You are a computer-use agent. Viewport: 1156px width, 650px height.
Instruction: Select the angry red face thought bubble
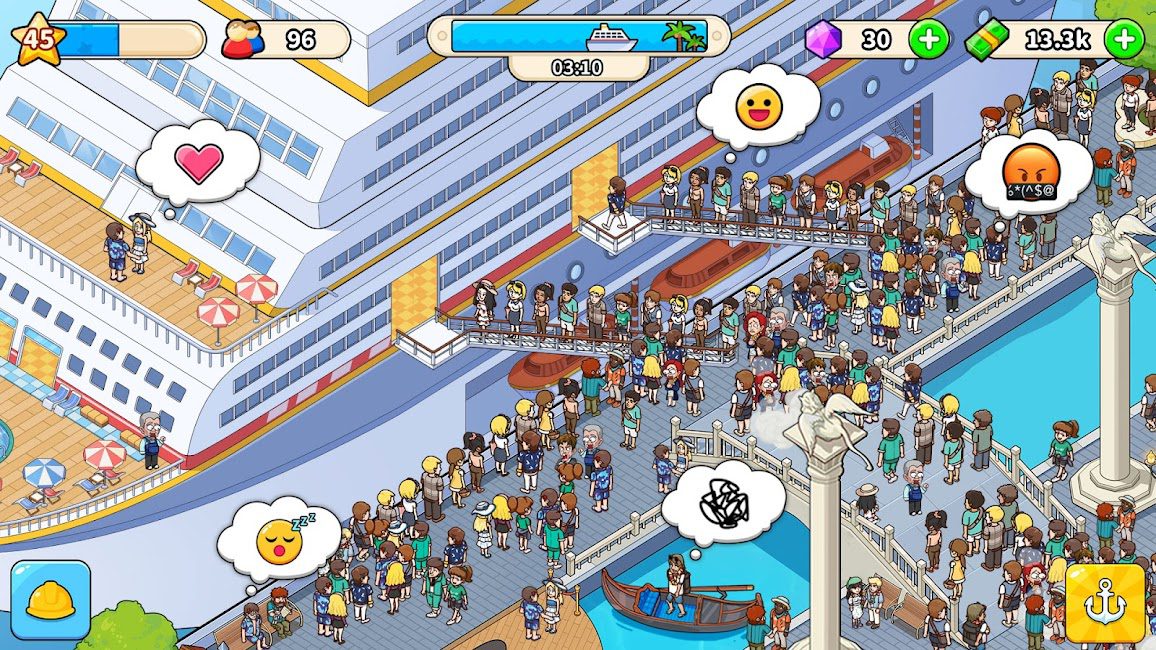click(1029, 174)
